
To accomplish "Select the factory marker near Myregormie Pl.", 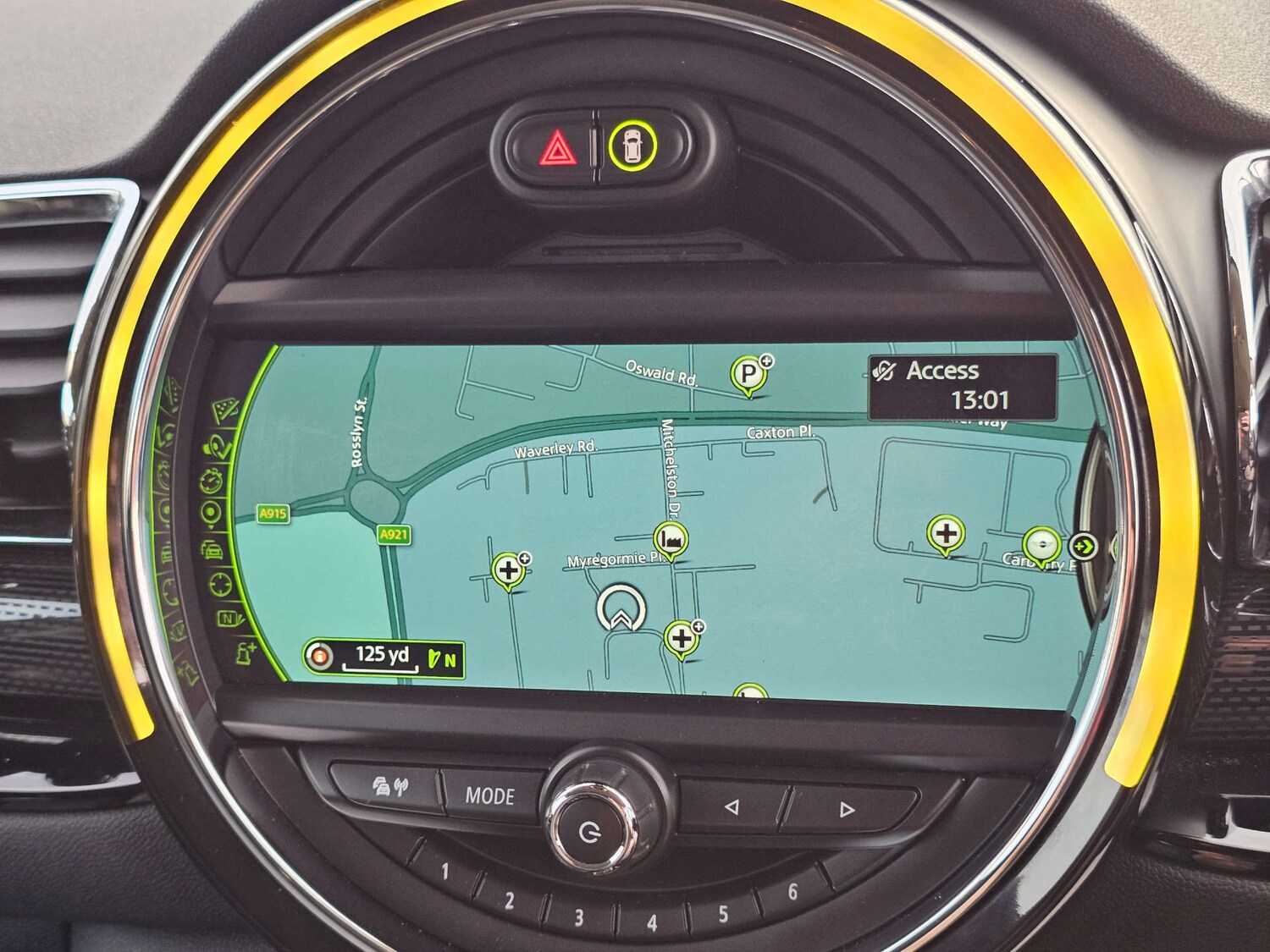I will (x=671, y=538).
